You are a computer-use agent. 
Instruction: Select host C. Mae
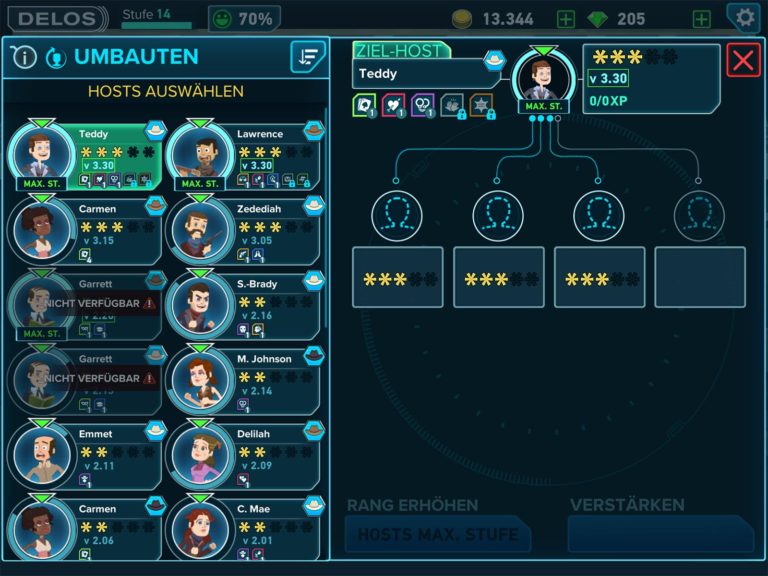[243, 528]
